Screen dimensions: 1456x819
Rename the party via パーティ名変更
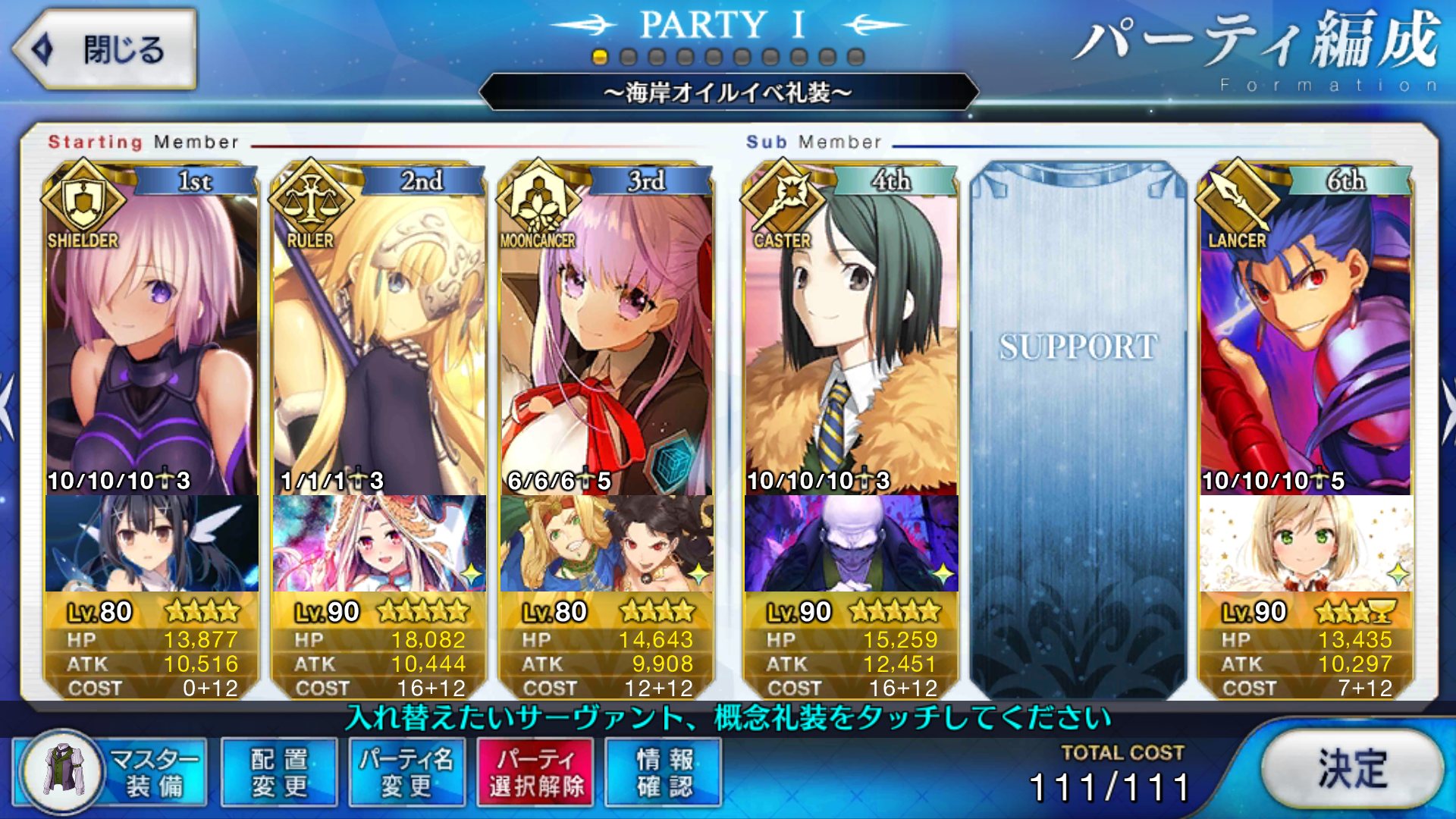[406, 772]
